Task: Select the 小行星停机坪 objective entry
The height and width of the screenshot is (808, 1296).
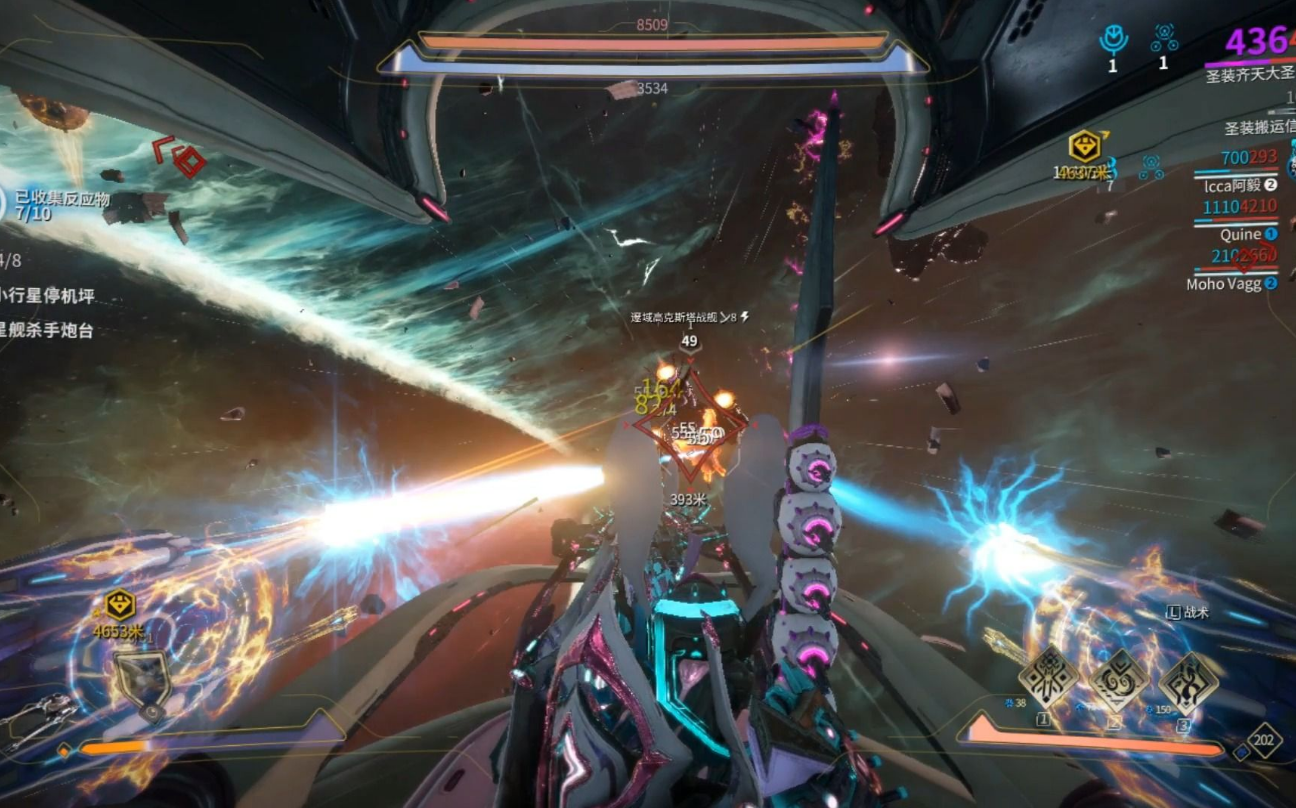Action: [48, 296]
